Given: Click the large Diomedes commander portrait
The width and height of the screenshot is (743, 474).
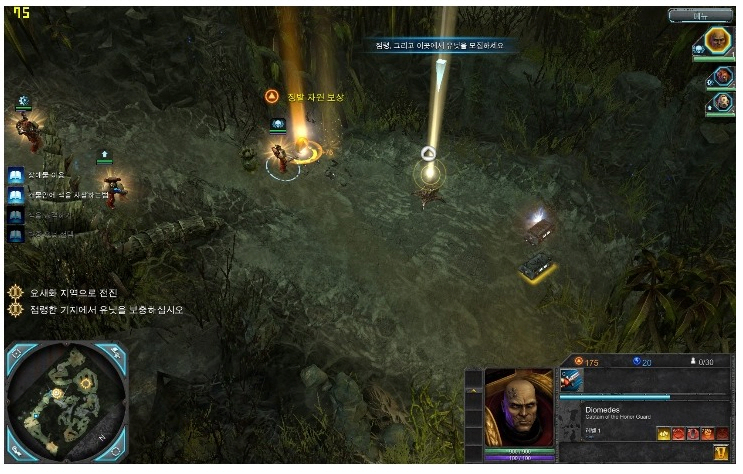Looking at the screenshot, I should coord(520,408).
